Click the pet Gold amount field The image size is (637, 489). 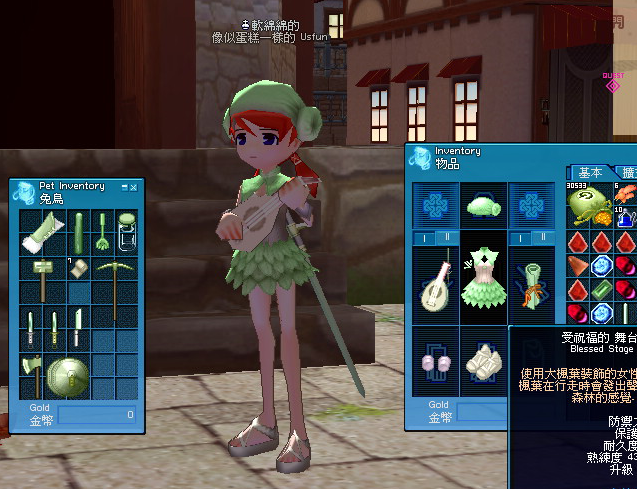point(96,414)
